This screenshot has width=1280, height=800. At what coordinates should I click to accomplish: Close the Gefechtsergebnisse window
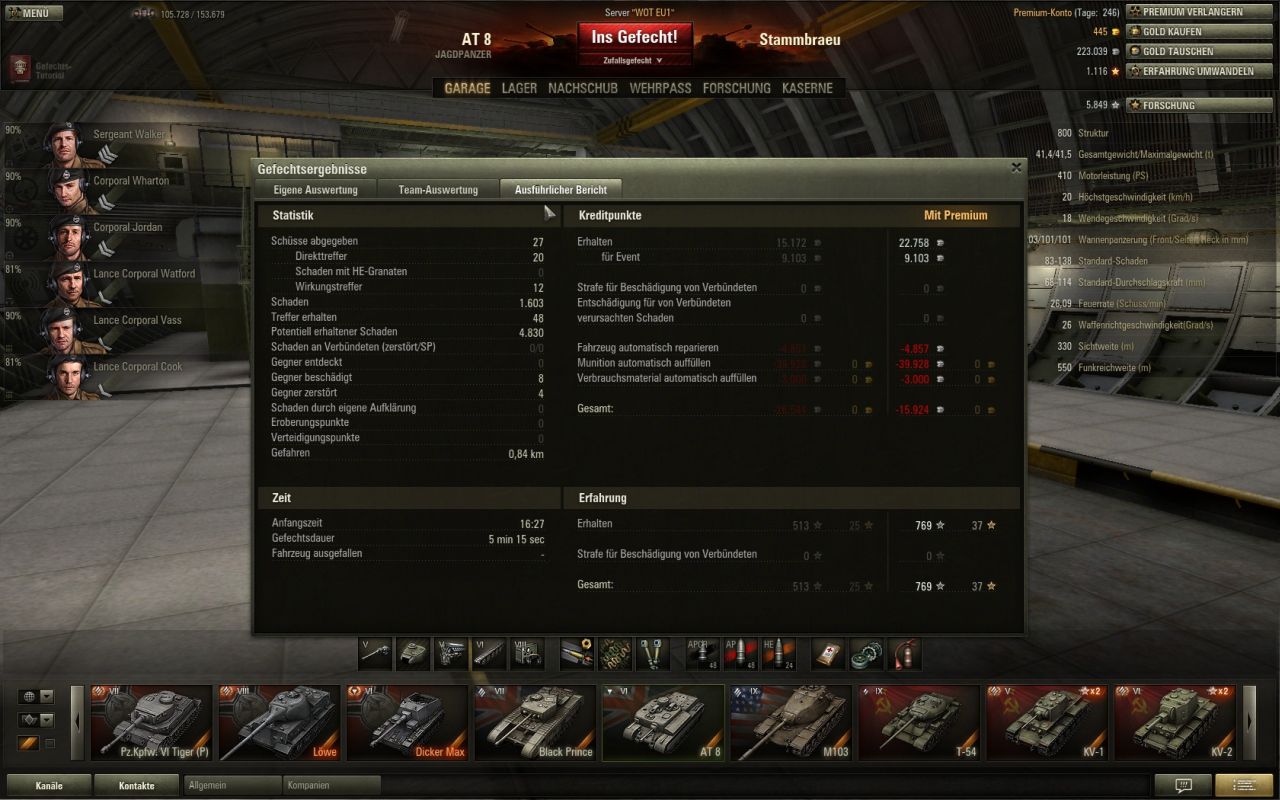click(x=1016, y=168)
